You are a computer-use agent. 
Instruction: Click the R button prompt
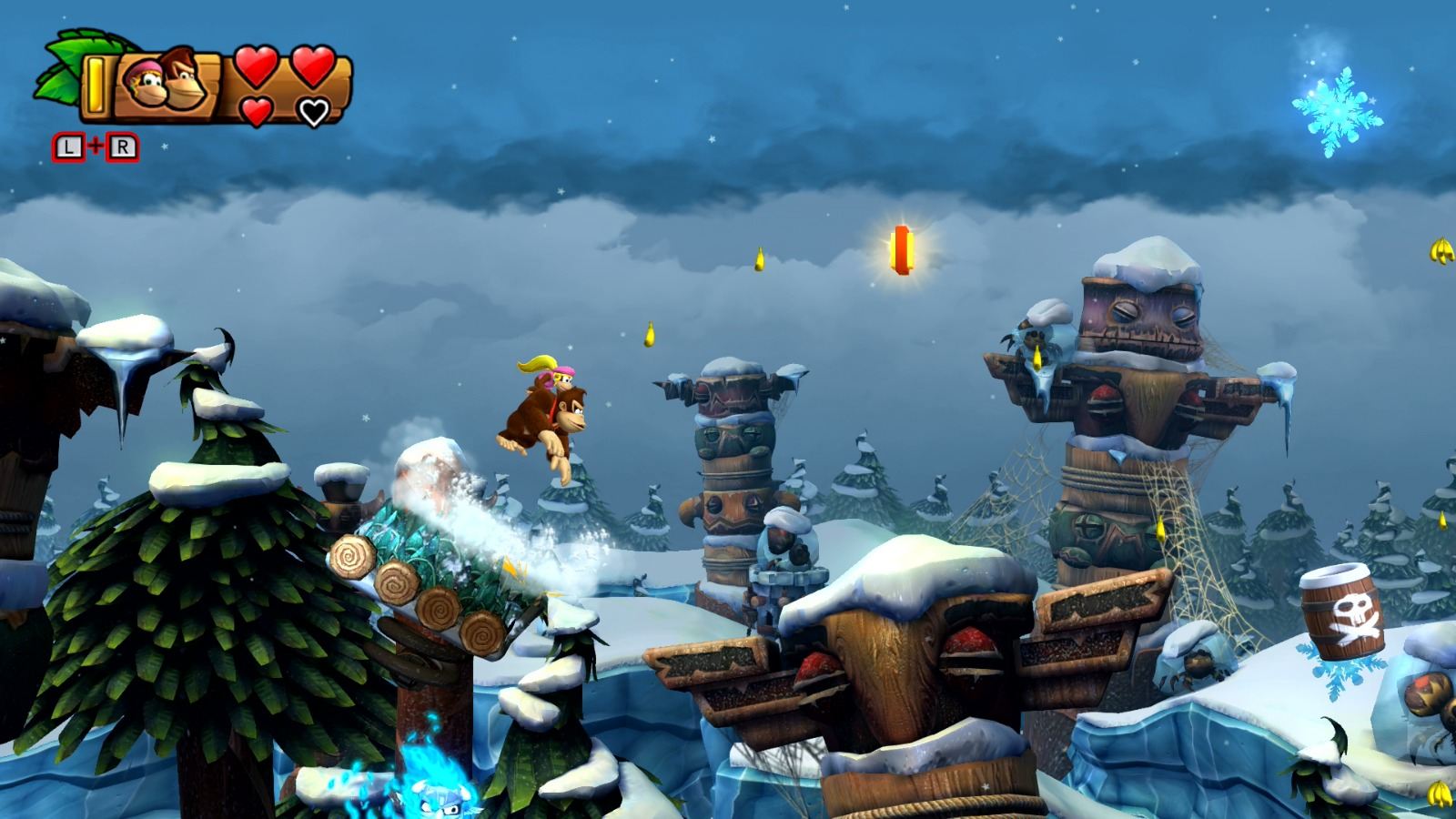[125, 144]
